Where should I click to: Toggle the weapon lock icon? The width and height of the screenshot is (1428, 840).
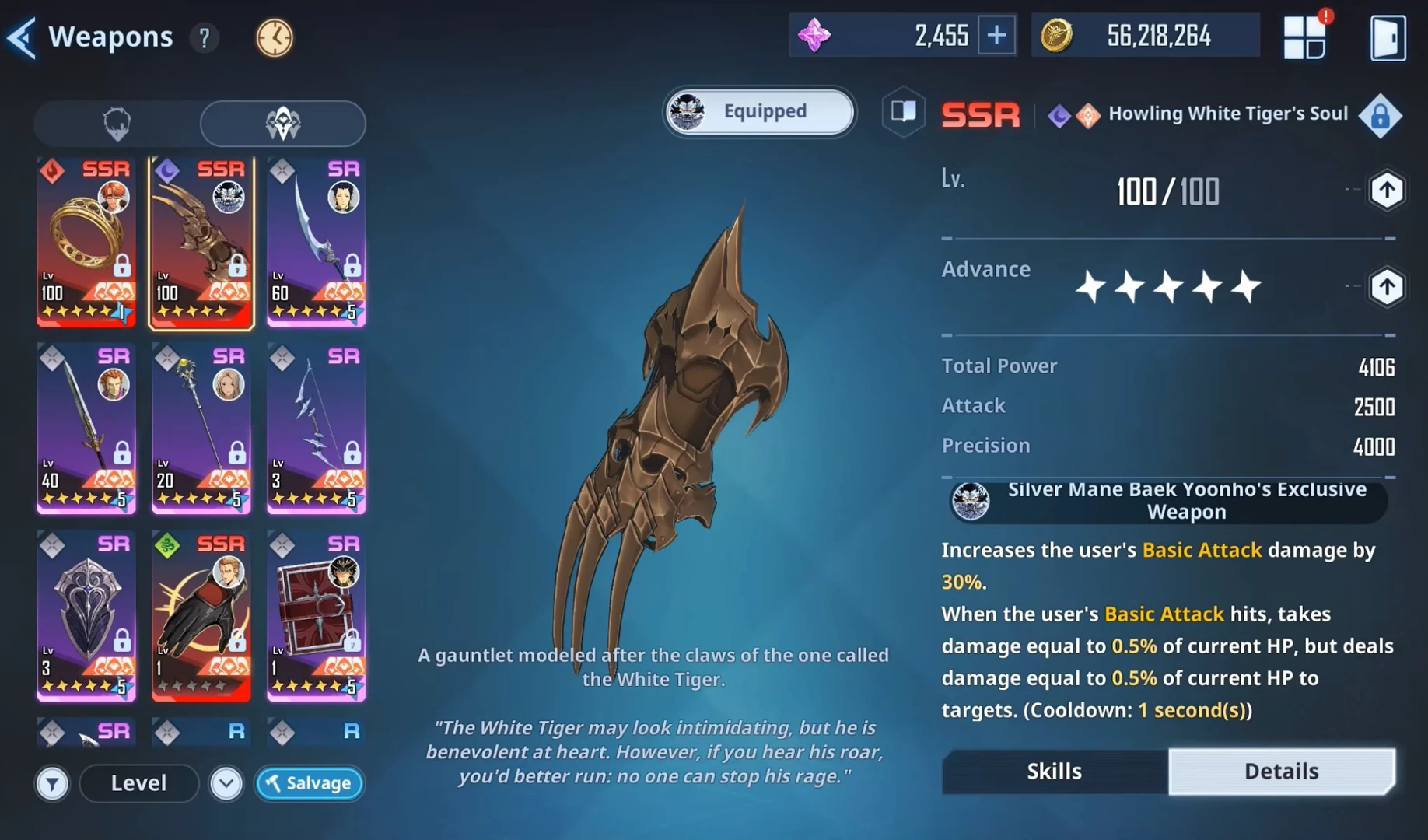(1380, 117)
